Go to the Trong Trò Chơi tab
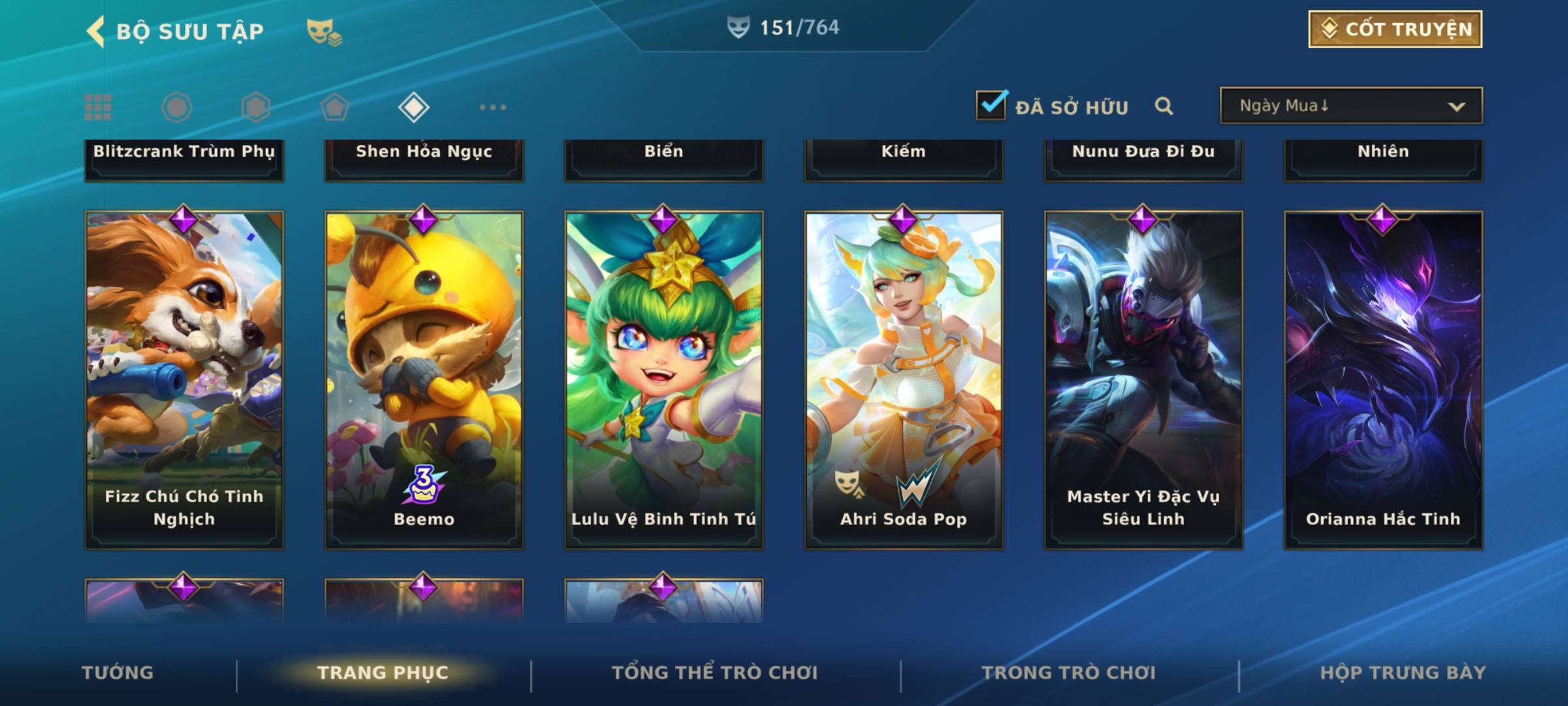This screenshot has height=706, width=1568. 1069,673
